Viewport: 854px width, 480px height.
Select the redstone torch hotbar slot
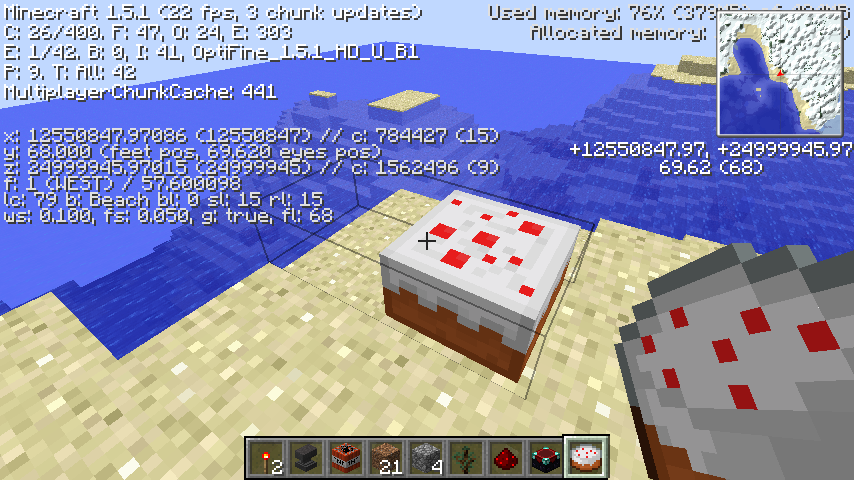coord(263,458)
